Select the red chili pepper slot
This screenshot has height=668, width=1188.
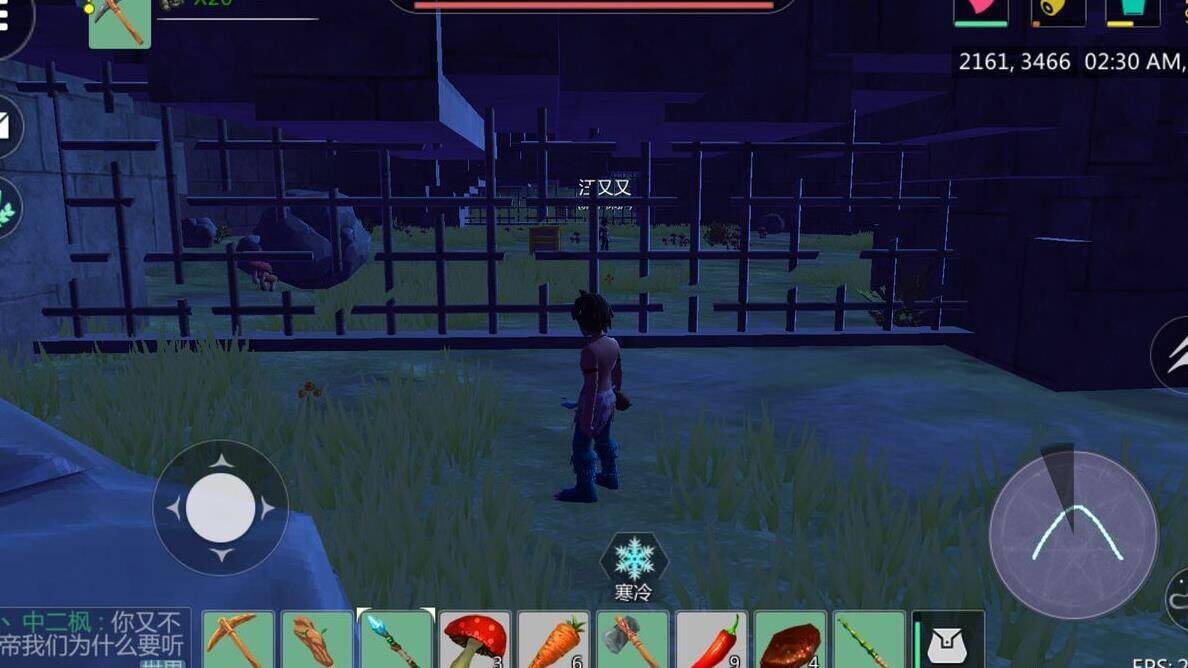tap(711, 640)
